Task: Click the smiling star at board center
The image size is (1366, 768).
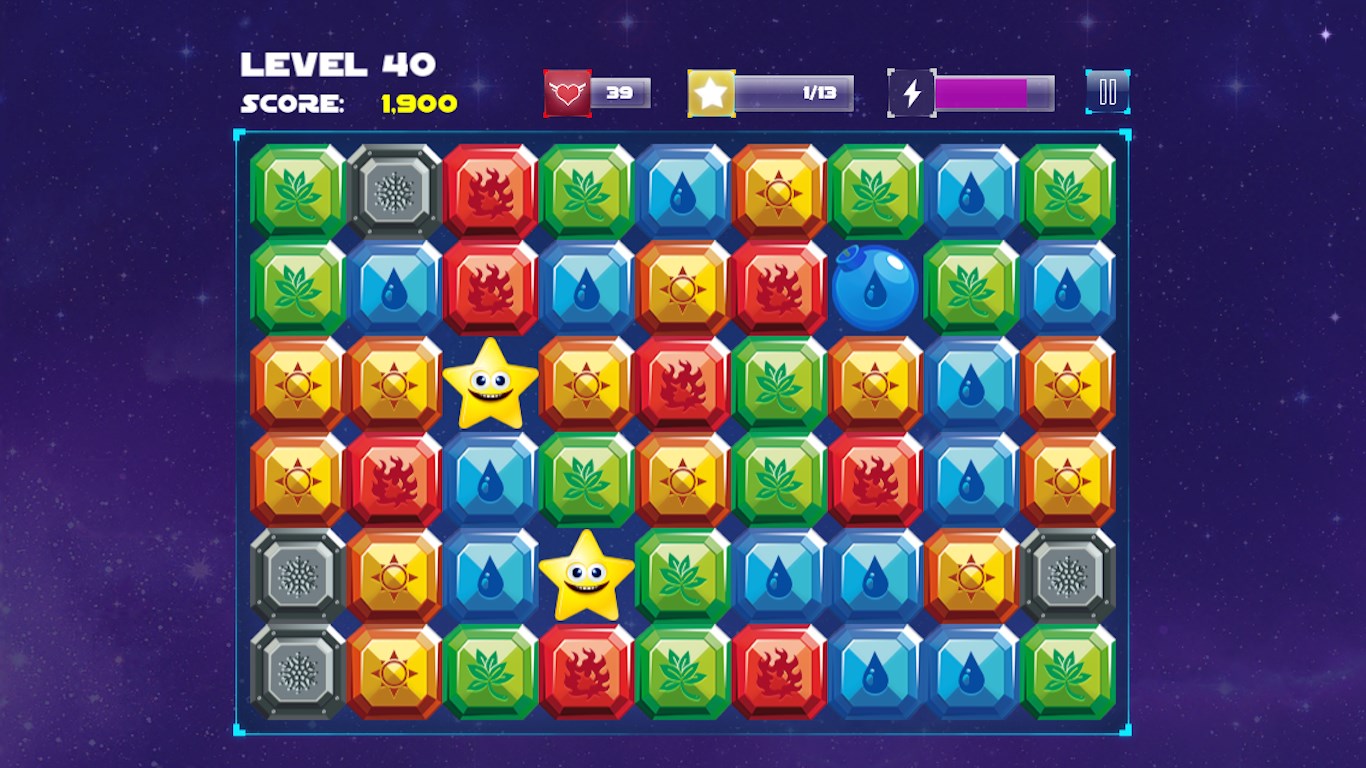Action: (588, 578)
